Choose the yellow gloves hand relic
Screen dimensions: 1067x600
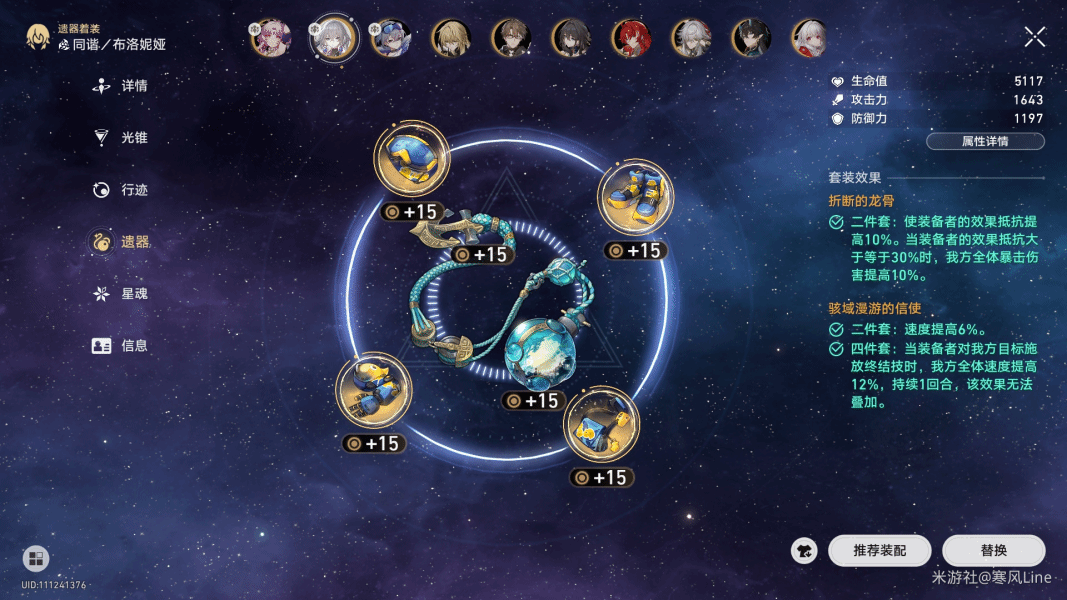click(373, 390)
